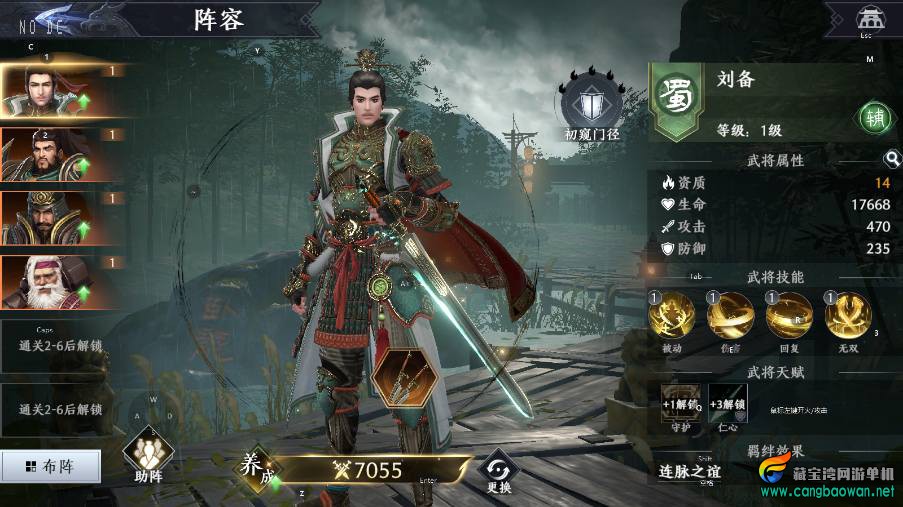View the 无双 musou skill icon
This screenshot has height=507, width=903.
point(848,318)
